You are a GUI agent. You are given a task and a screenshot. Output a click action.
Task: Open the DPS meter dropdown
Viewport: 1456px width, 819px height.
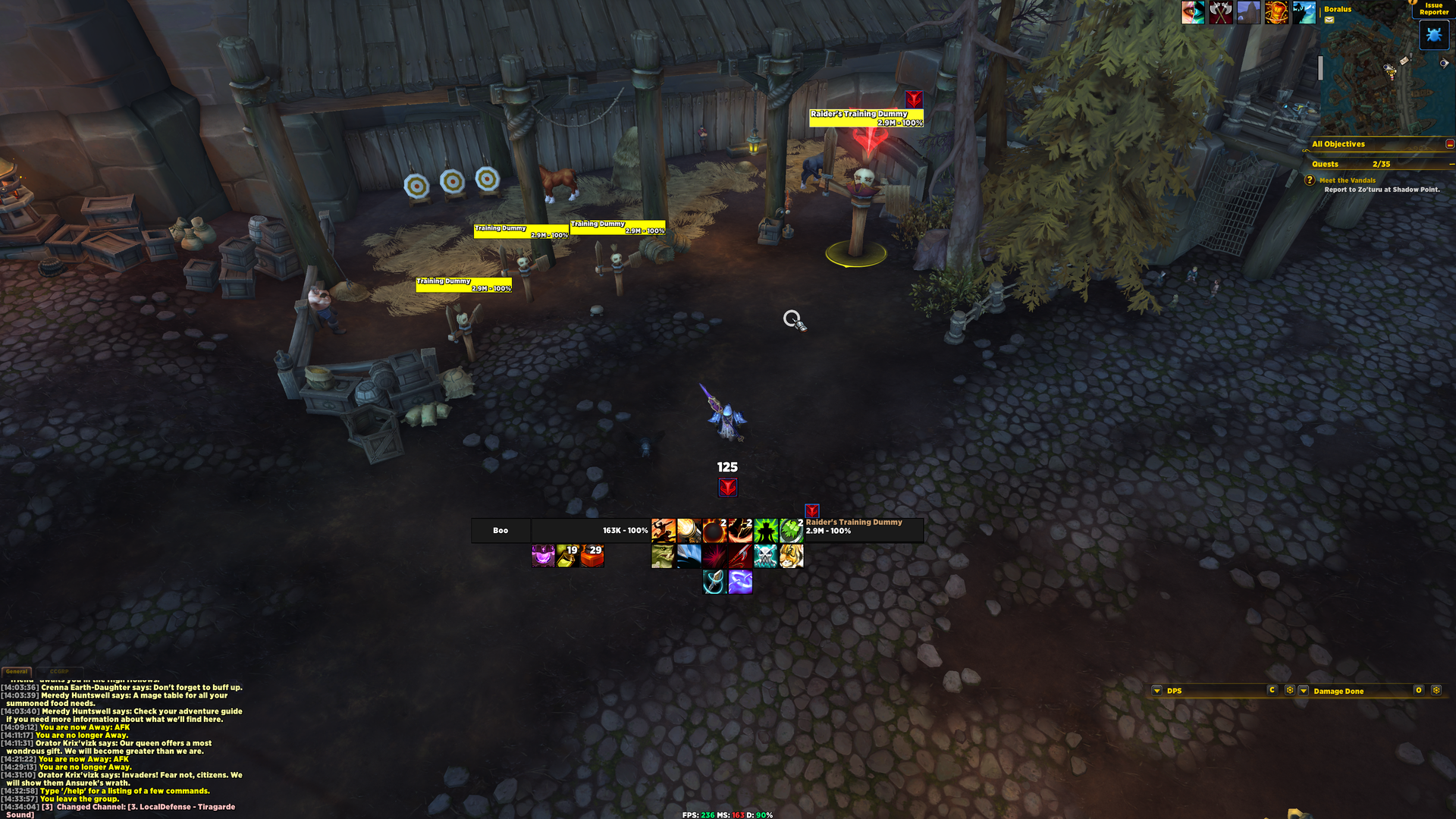click(x=1156, y=691)
